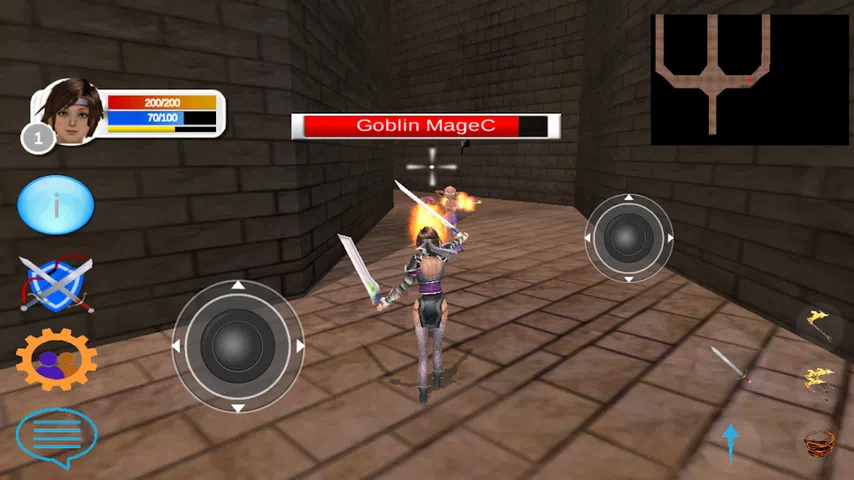854x480 pixels.
Task: Cast the single flaming arrow skill
Action: tap(821, 321)
